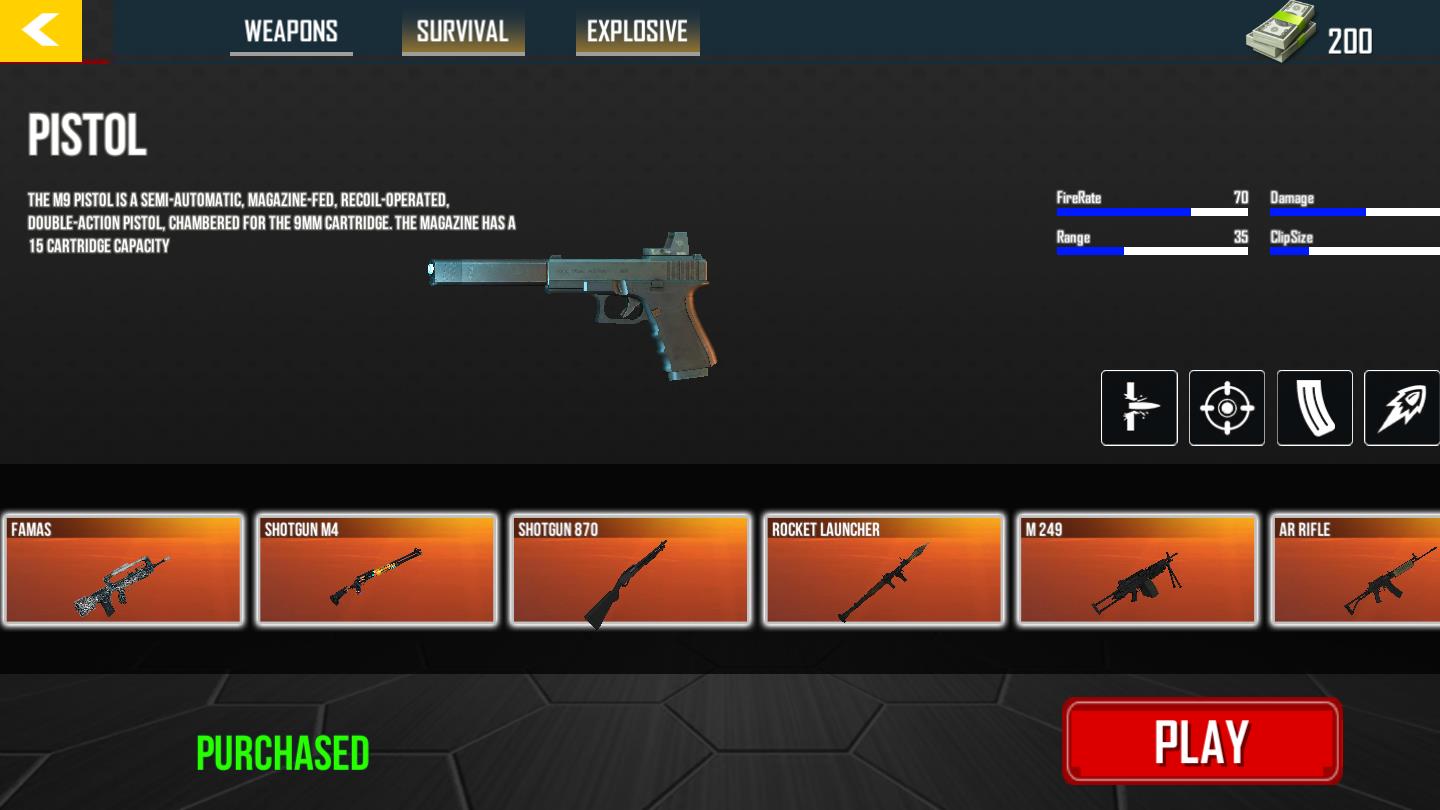Select the Rocket Launcher card
The height and width of the screenshot is (810, 1440).
pos(884,570)
